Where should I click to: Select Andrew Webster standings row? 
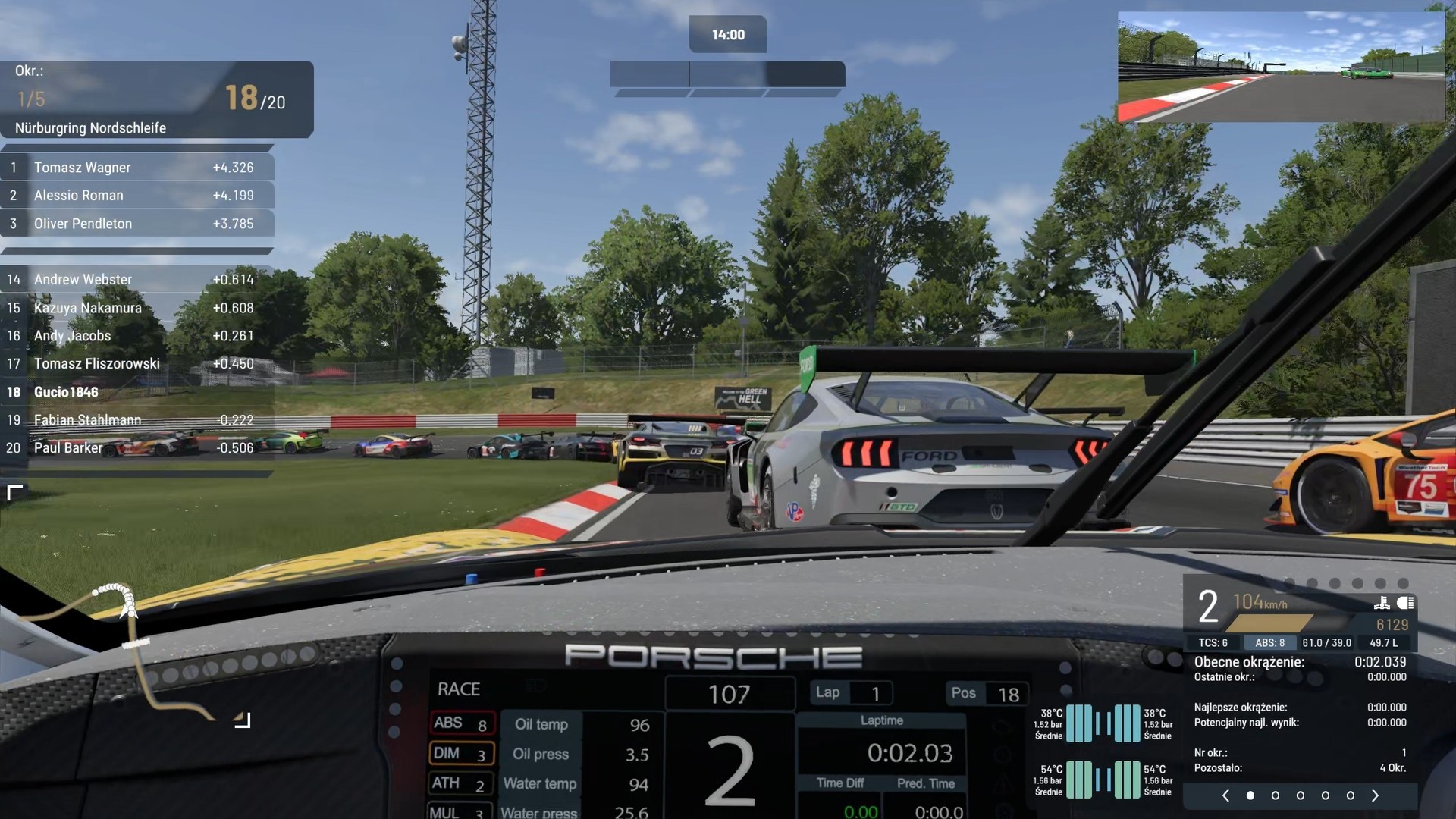136,280
